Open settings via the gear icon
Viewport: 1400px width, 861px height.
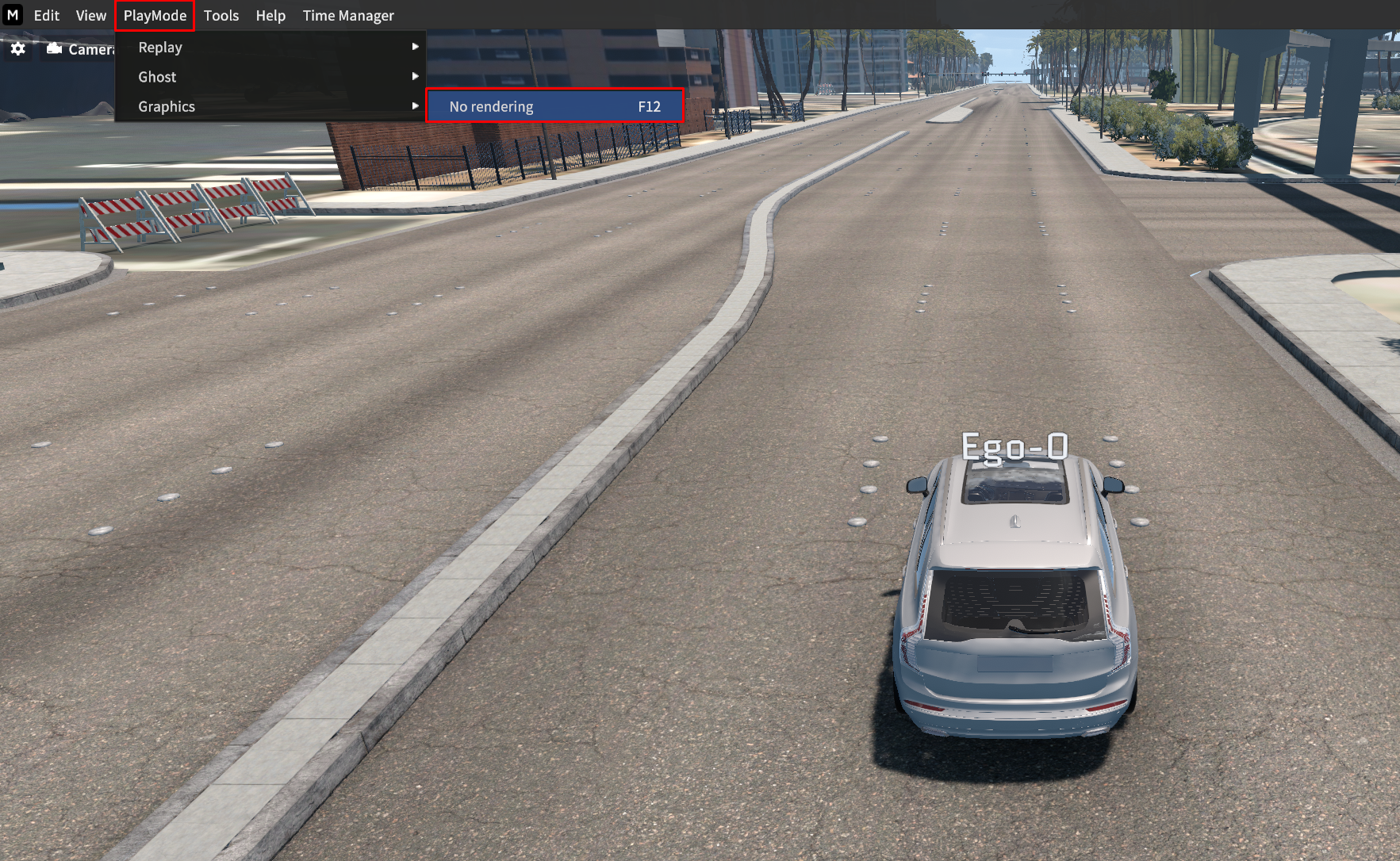(x=18, y=49)
